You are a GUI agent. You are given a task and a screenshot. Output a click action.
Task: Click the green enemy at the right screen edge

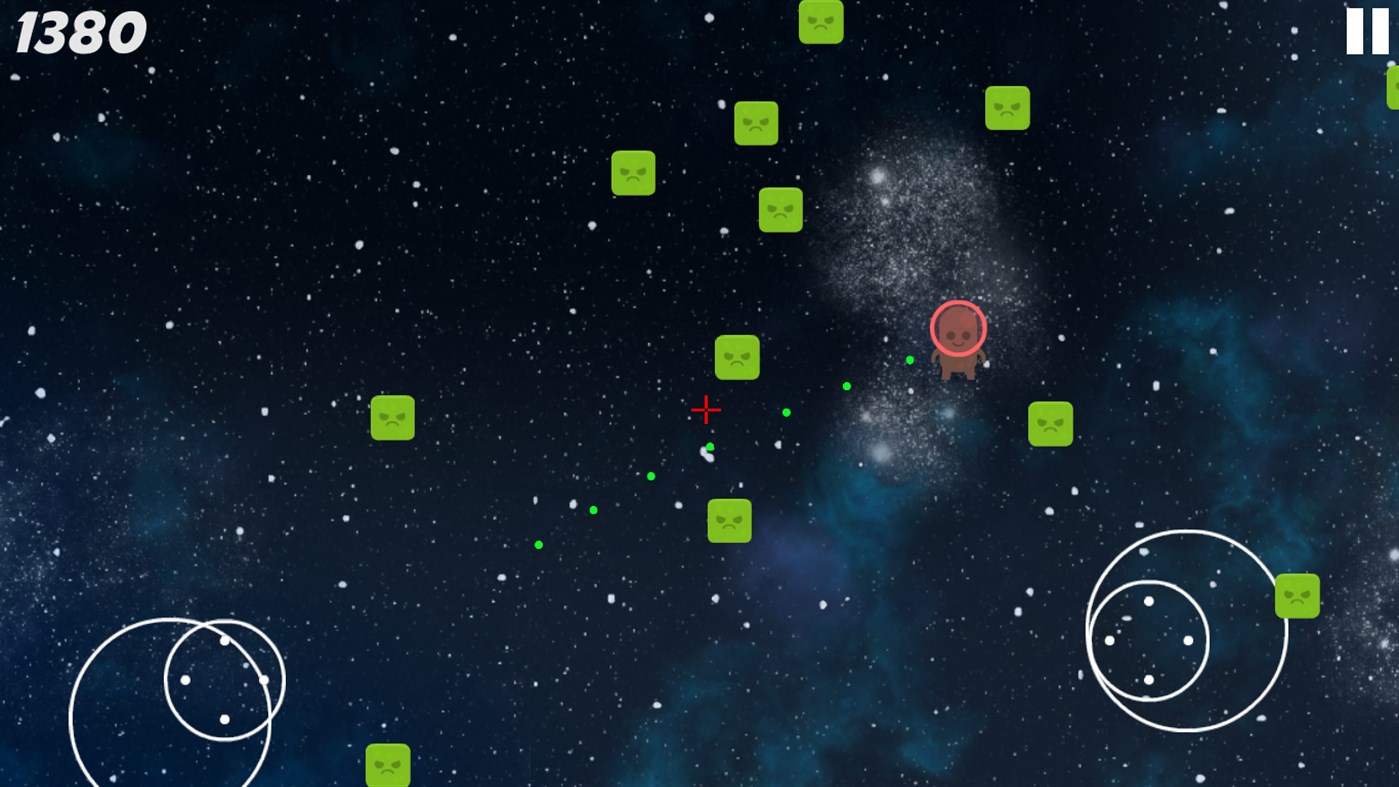pos(1297,595)
